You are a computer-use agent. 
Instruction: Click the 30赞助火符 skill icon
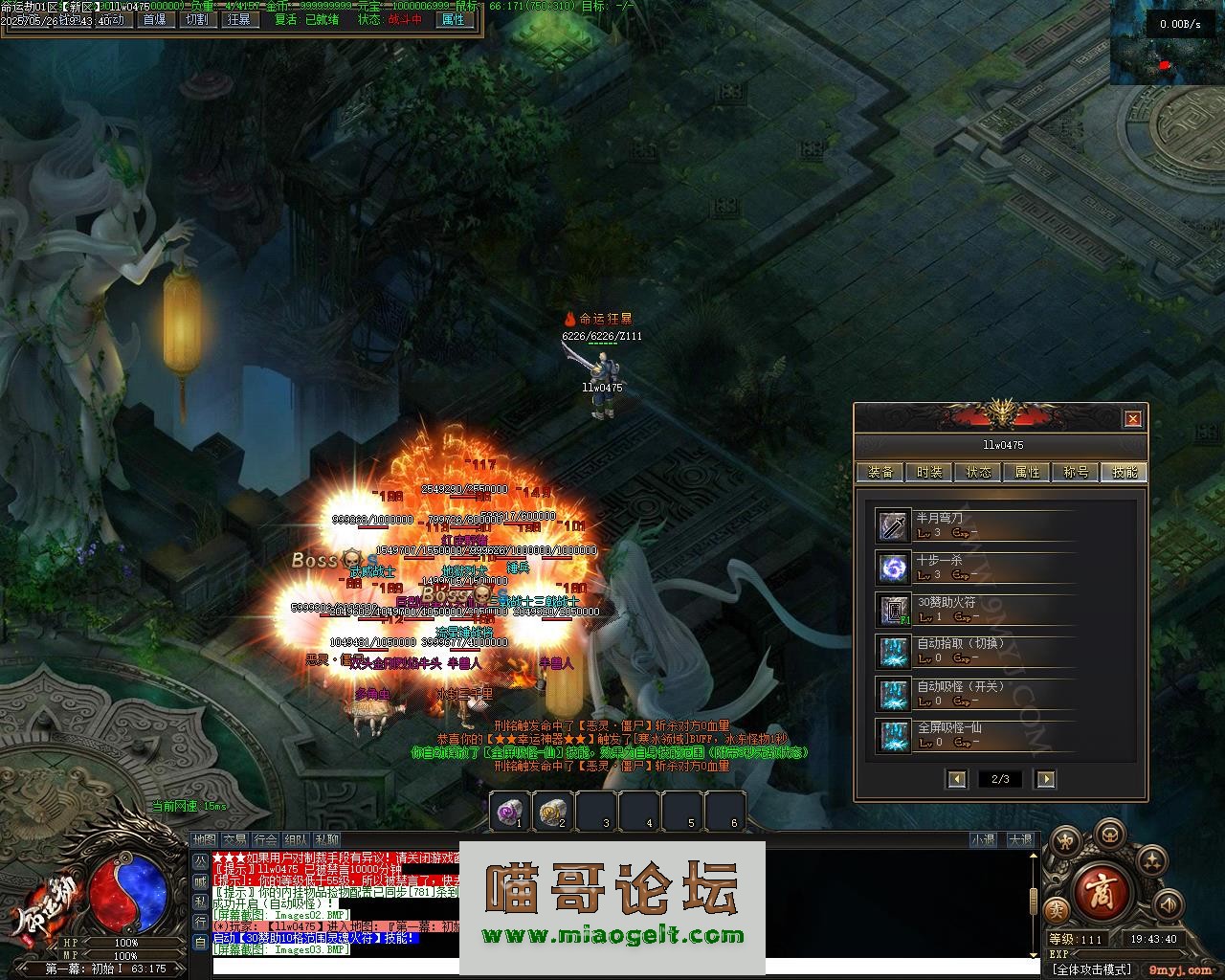tap(894, 610)
